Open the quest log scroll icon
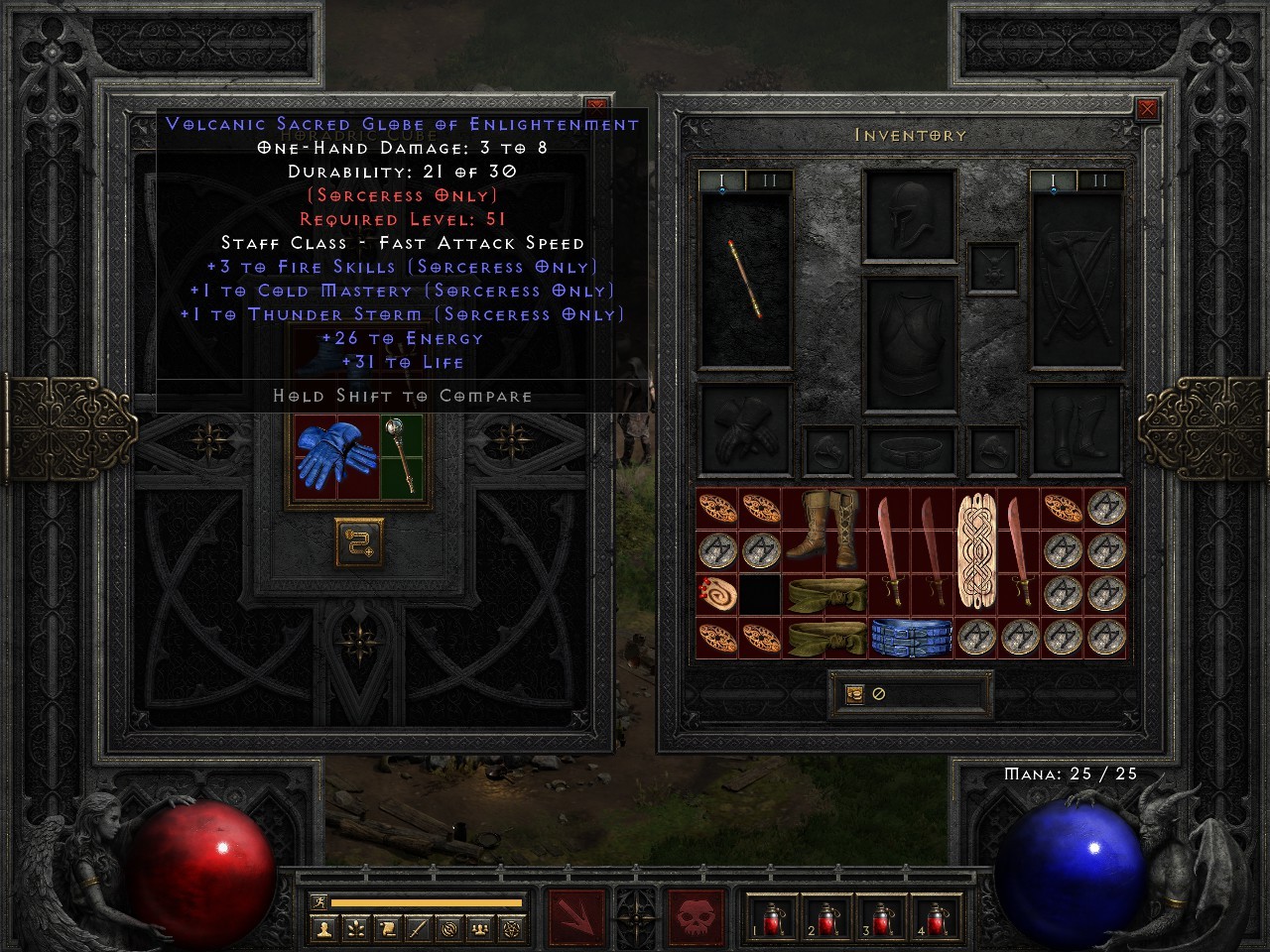 tap(387, 928)
